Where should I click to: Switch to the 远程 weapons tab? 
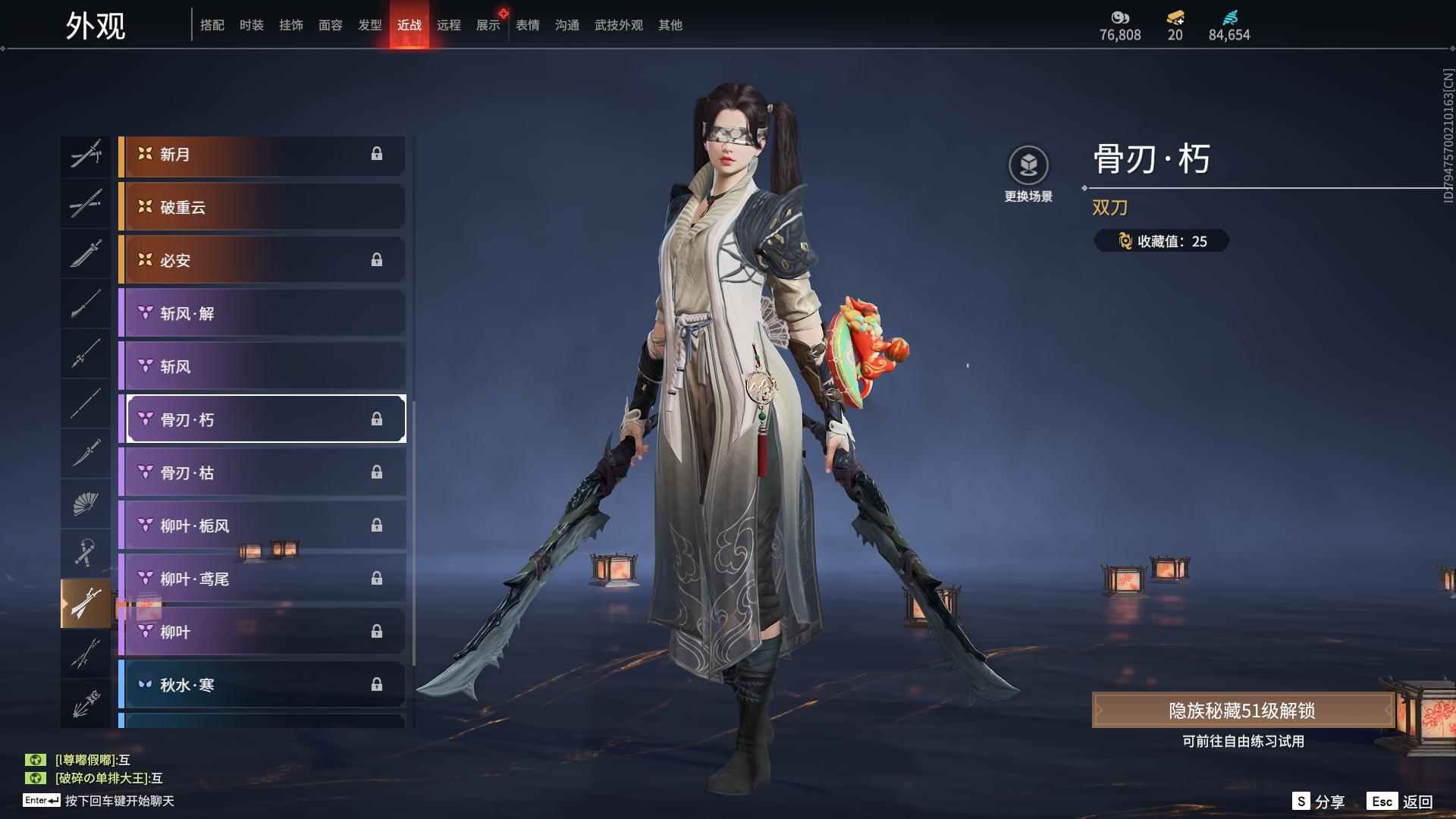click(x=448, y=25)
